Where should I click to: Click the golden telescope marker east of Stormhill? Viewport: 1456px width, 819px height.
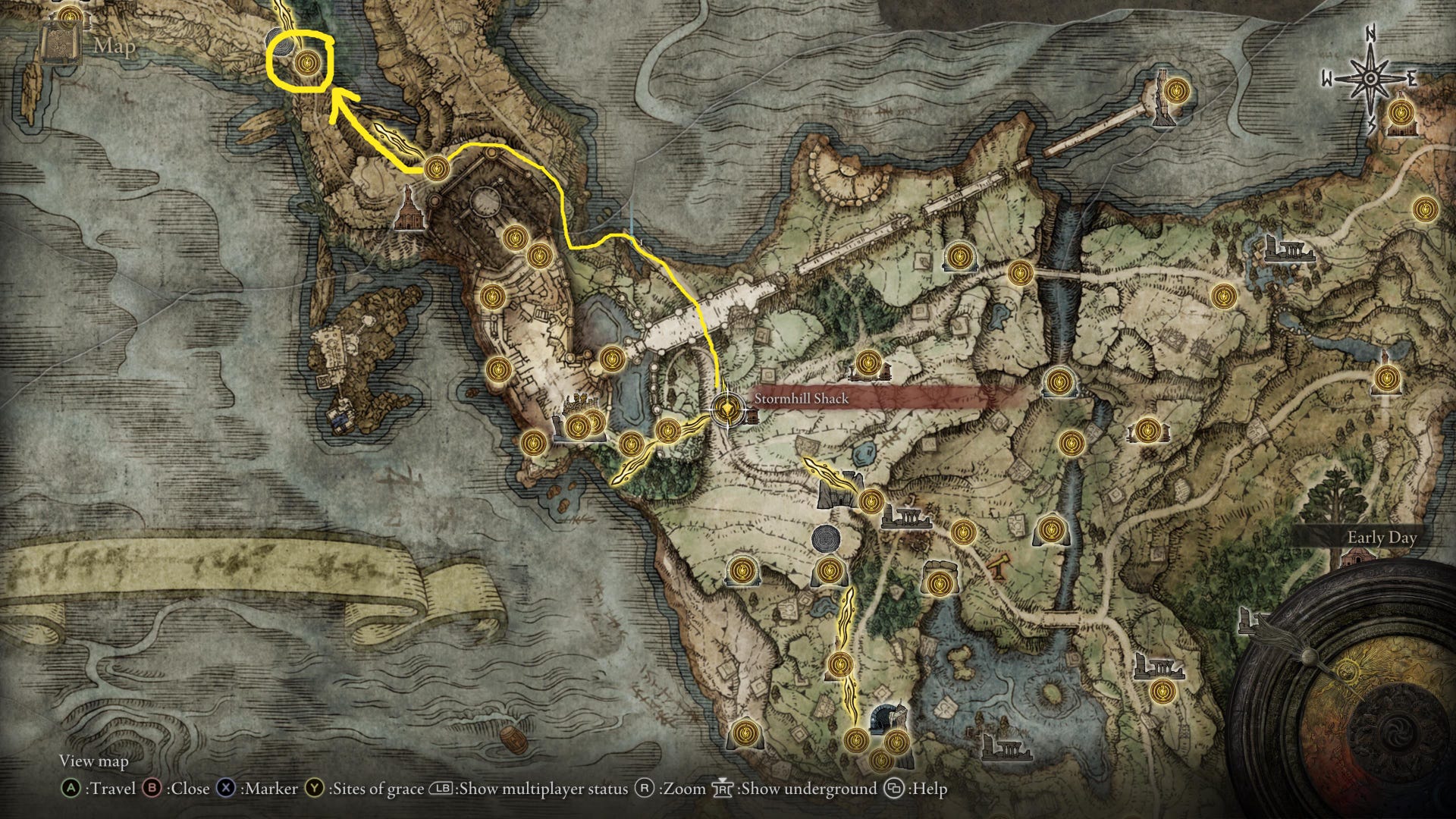pos(999,566)
